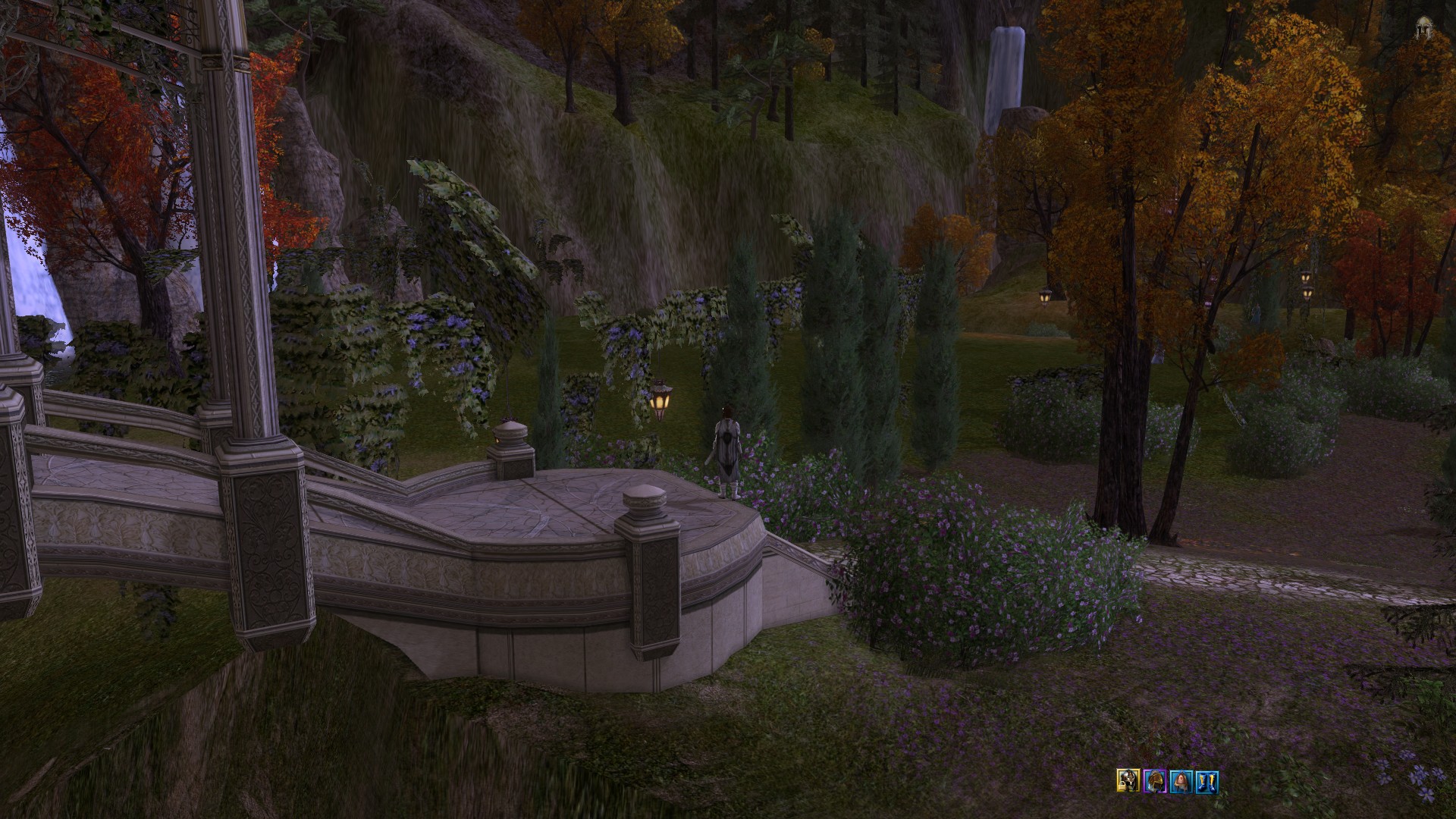
Task: Click the locked helmet item with gold border
Action: (x=1128, y=780)
